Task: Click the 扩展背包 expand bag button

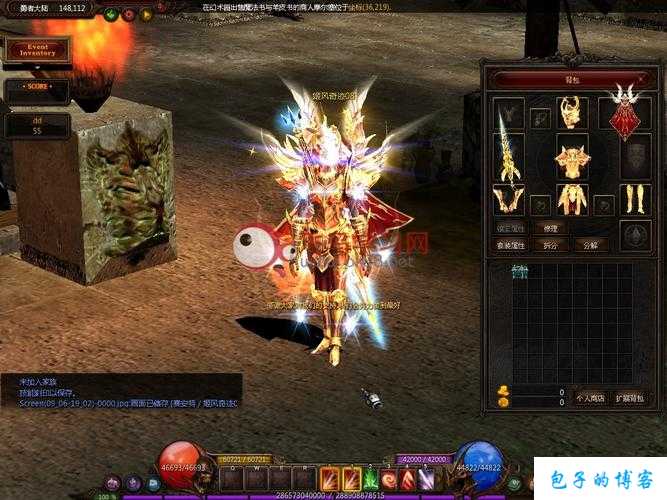Action: (629, 397)
